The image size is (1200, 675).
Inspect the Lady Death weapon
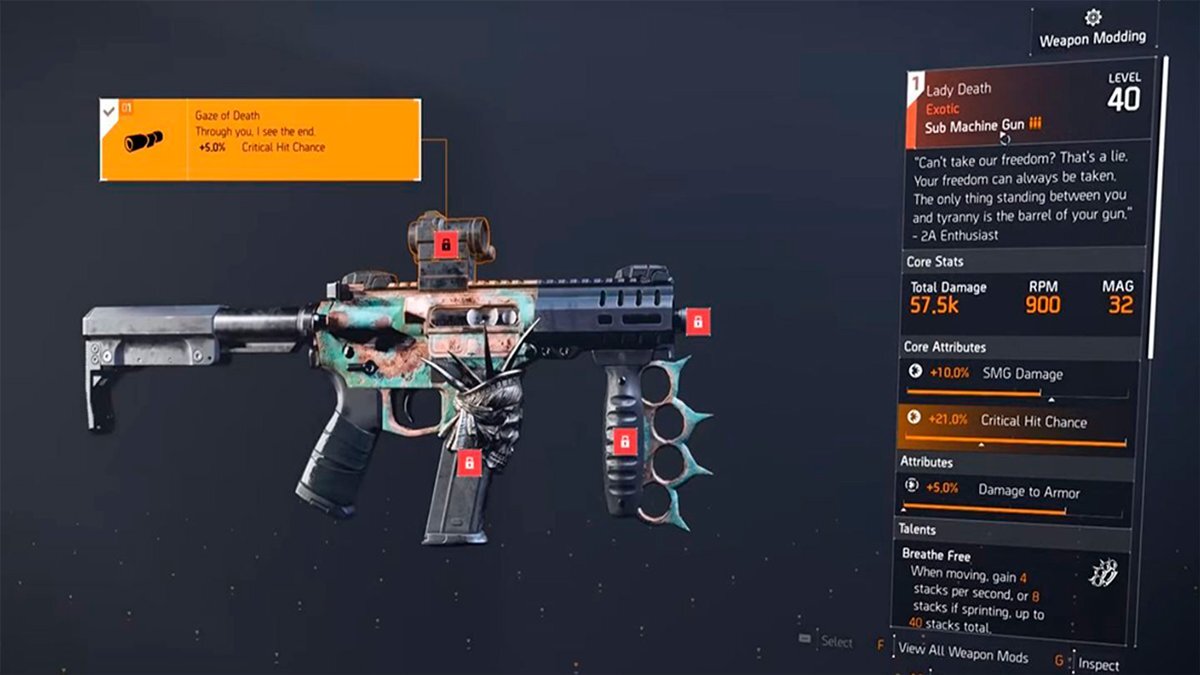tap(1098, 663)
